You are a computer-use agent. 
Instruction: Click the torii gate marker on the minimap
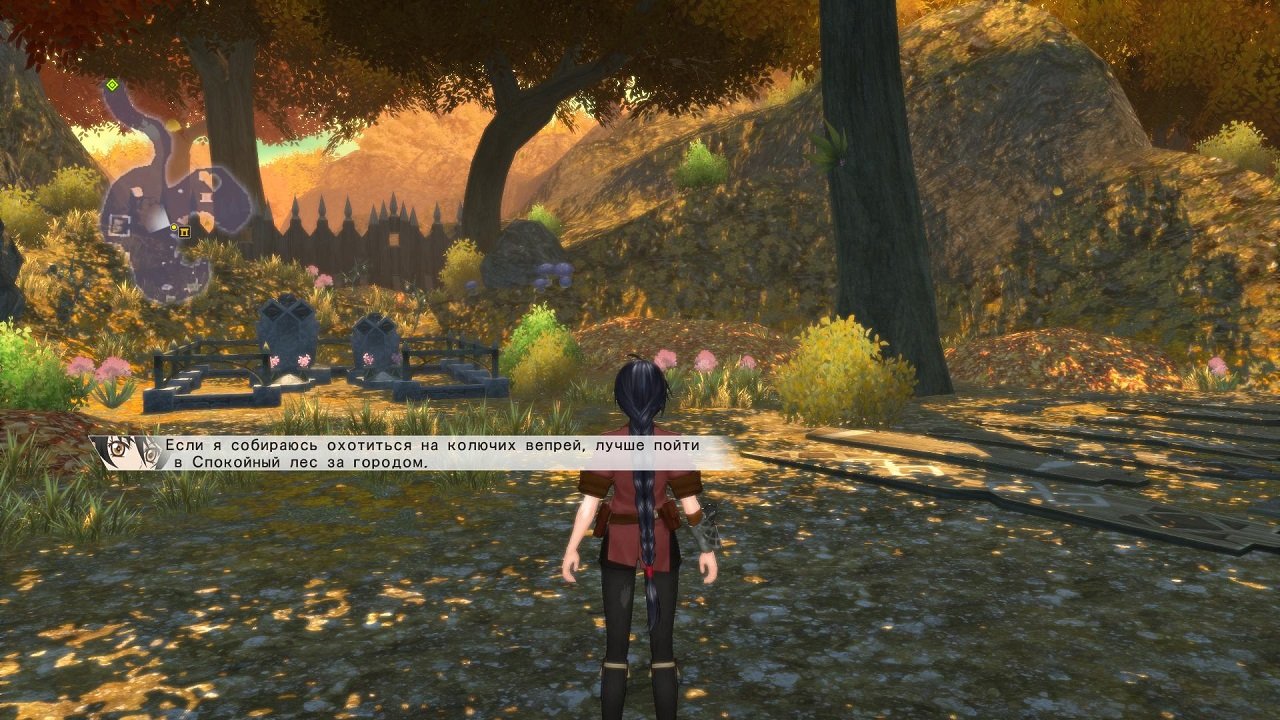(x=184, y=232)
